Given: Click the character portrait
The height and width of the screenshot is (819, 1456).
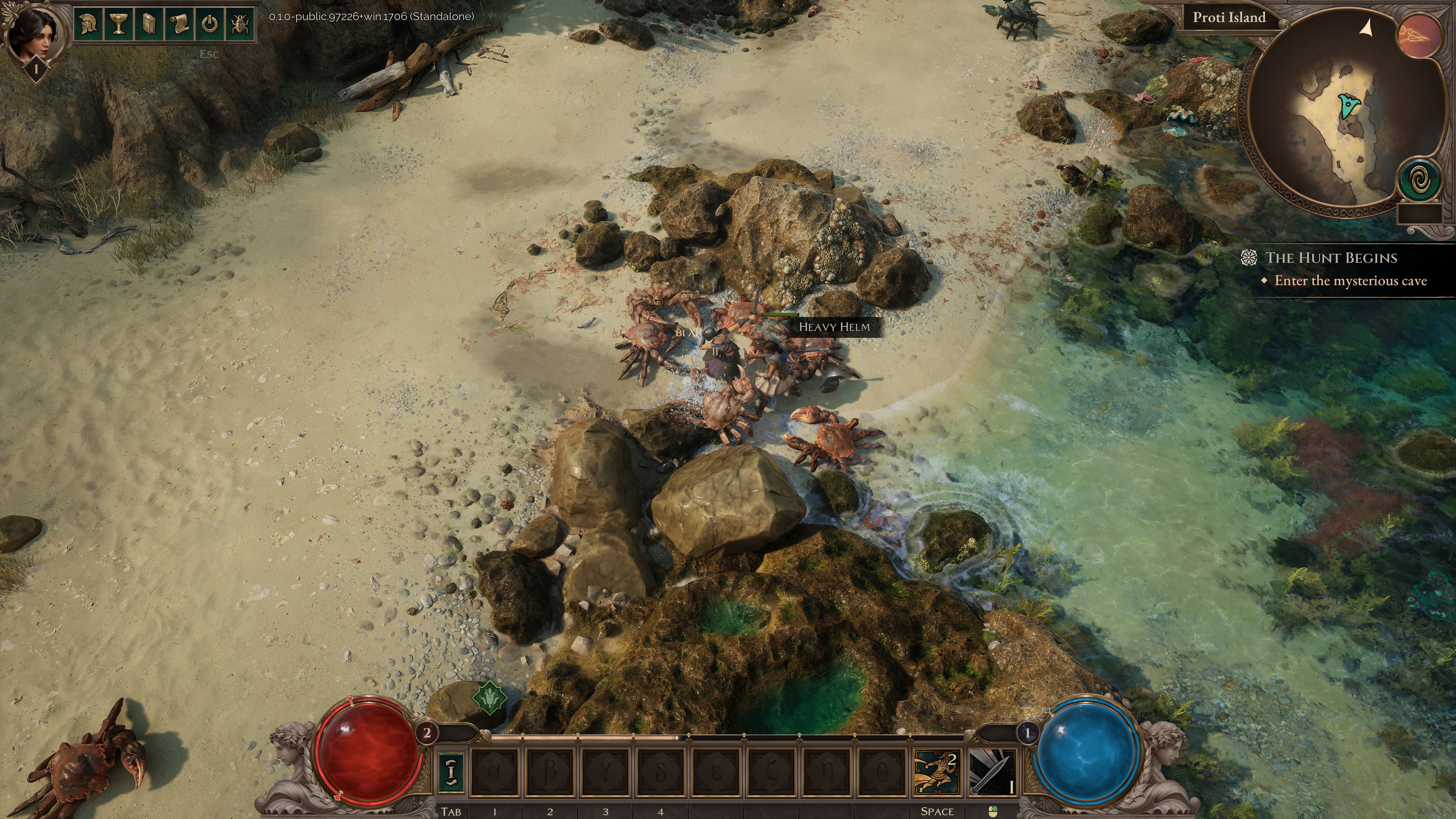Looking at the screenshot, I should point(36,34).
